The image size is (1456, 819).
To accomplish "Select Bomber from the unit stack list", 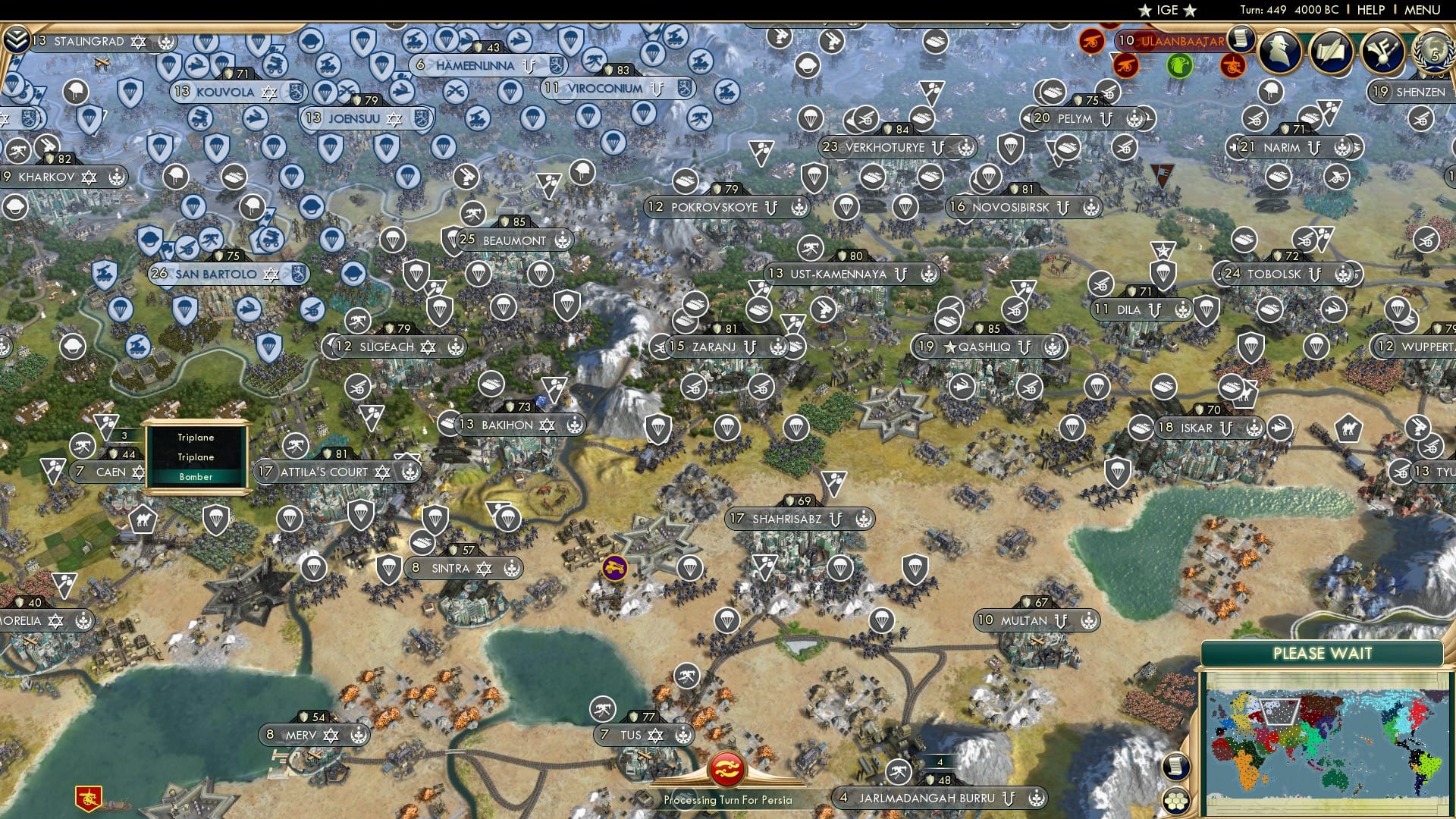I will tap(196, 477).
